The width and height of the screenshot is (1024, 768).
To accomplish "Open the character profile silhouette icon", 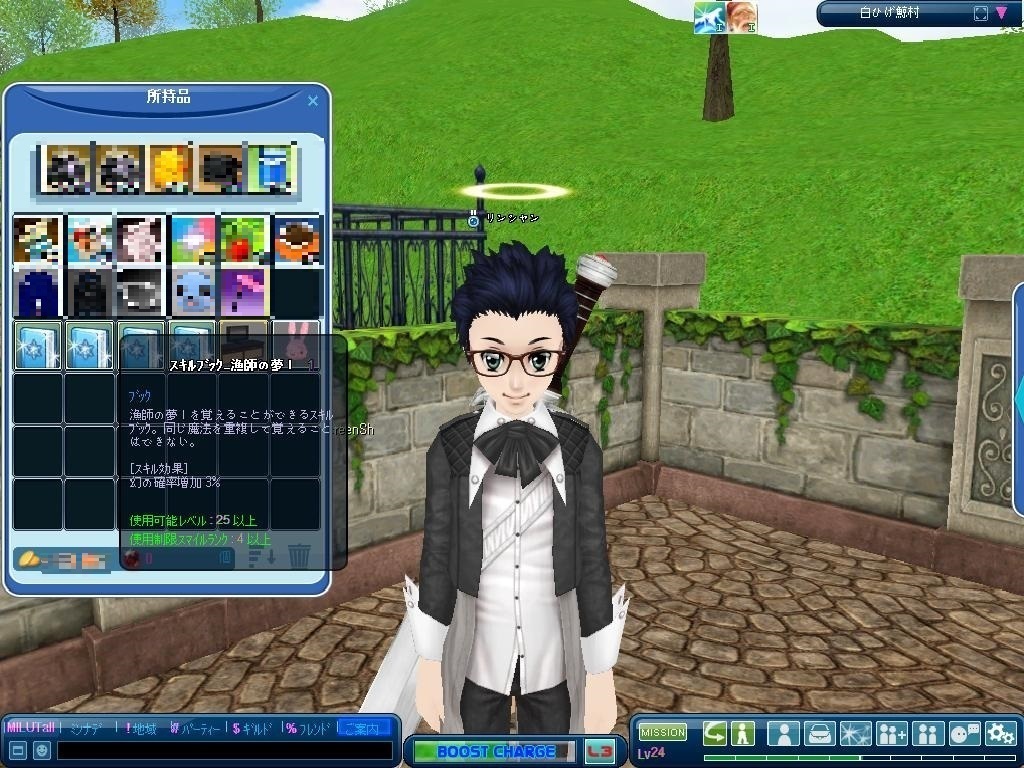I will coord(783,733).
